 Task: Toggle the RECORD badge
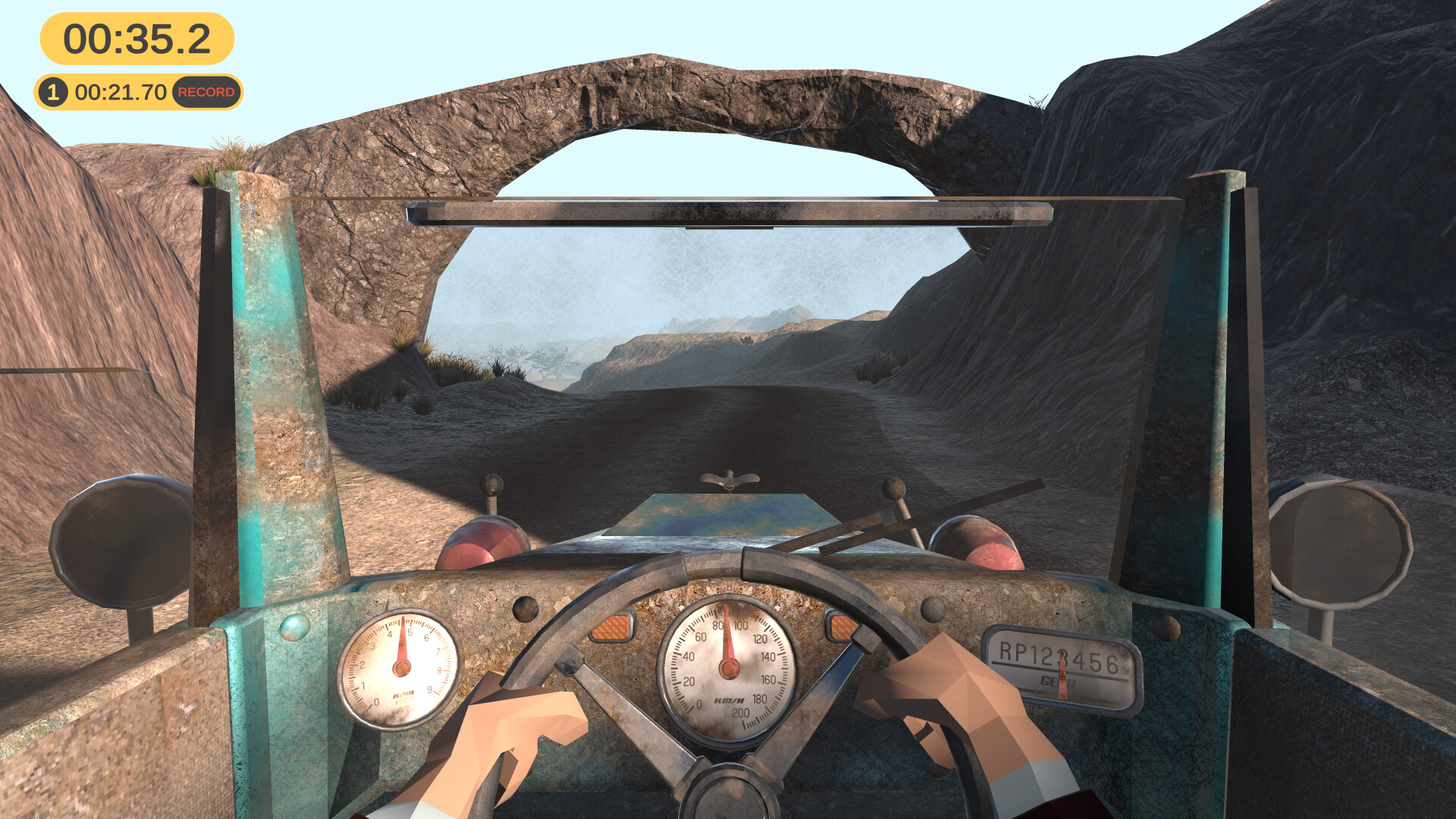coord(206,92)
